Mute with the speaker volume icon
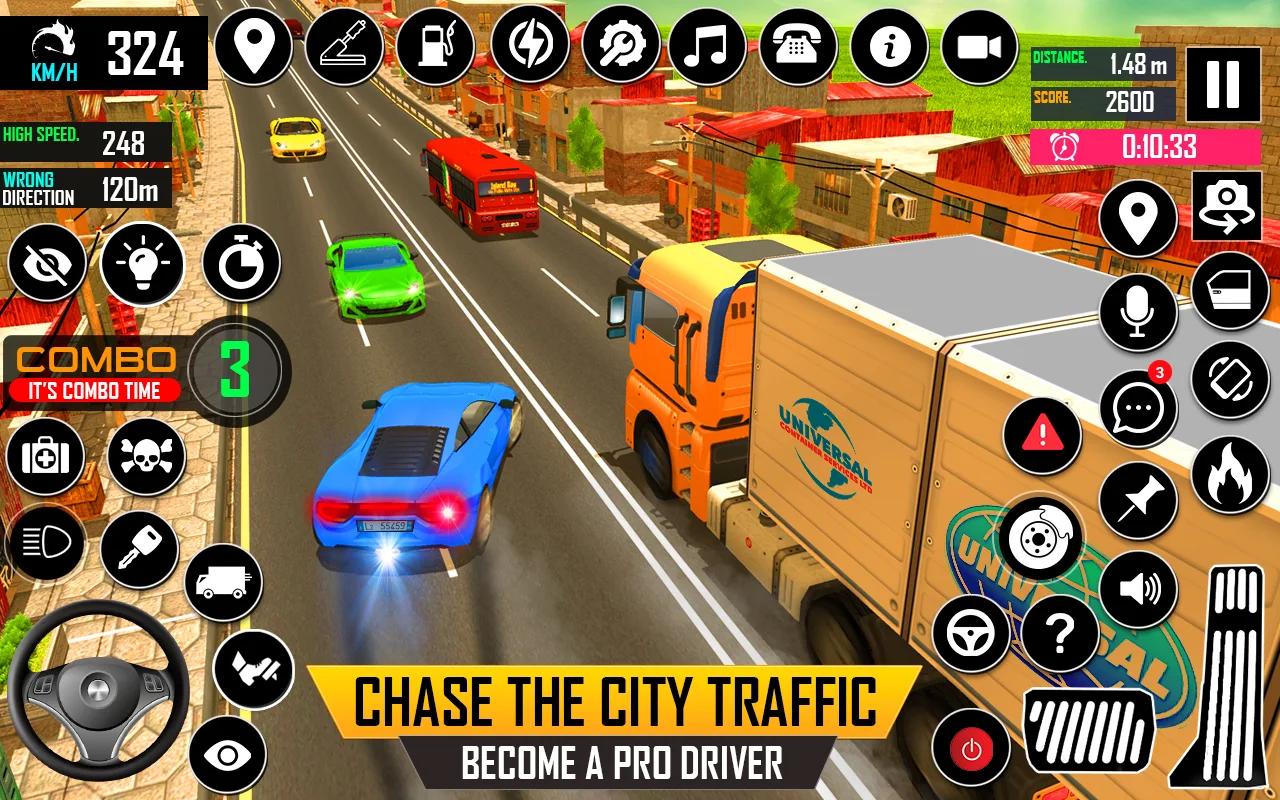 tap(1133, 590)
